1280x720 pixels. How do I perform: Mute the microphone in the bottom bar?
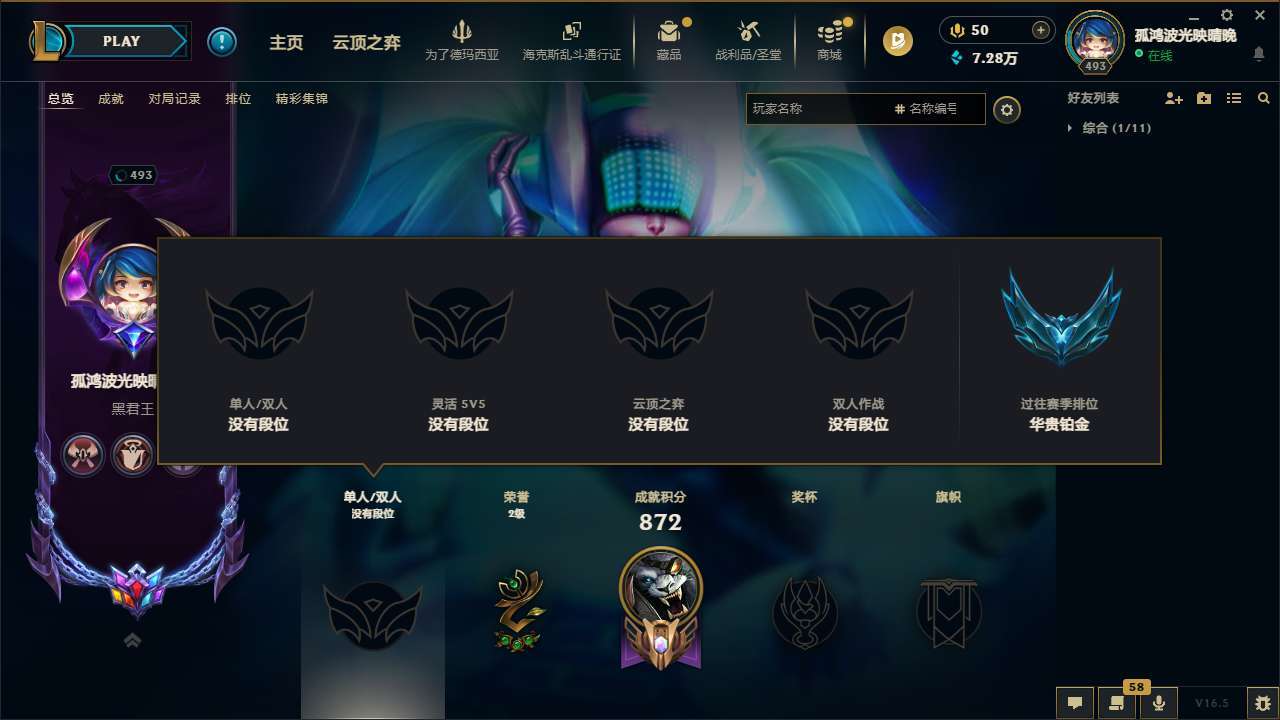(1160, 703)
